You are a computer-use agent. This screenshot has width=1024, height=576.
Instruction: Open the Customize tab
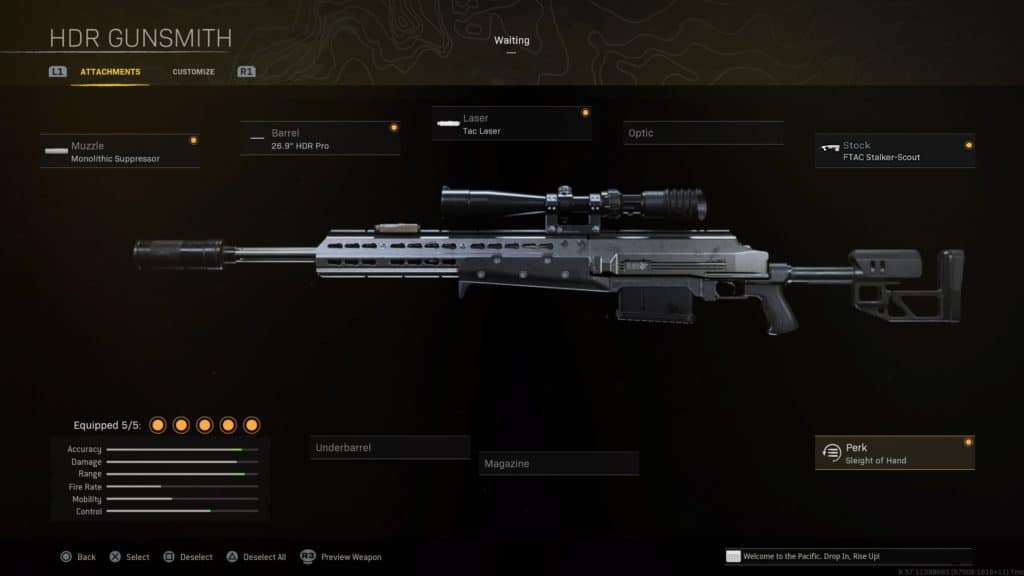coord(193,72)
